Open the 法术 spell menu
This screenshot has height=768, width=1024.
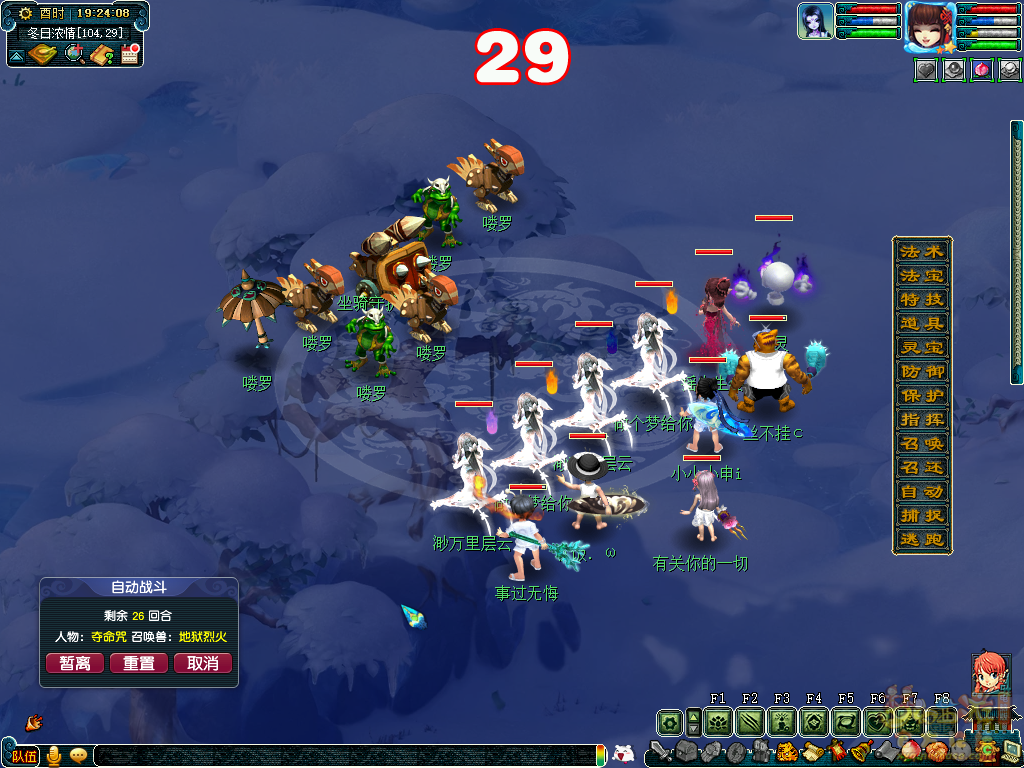pos(921,251)
